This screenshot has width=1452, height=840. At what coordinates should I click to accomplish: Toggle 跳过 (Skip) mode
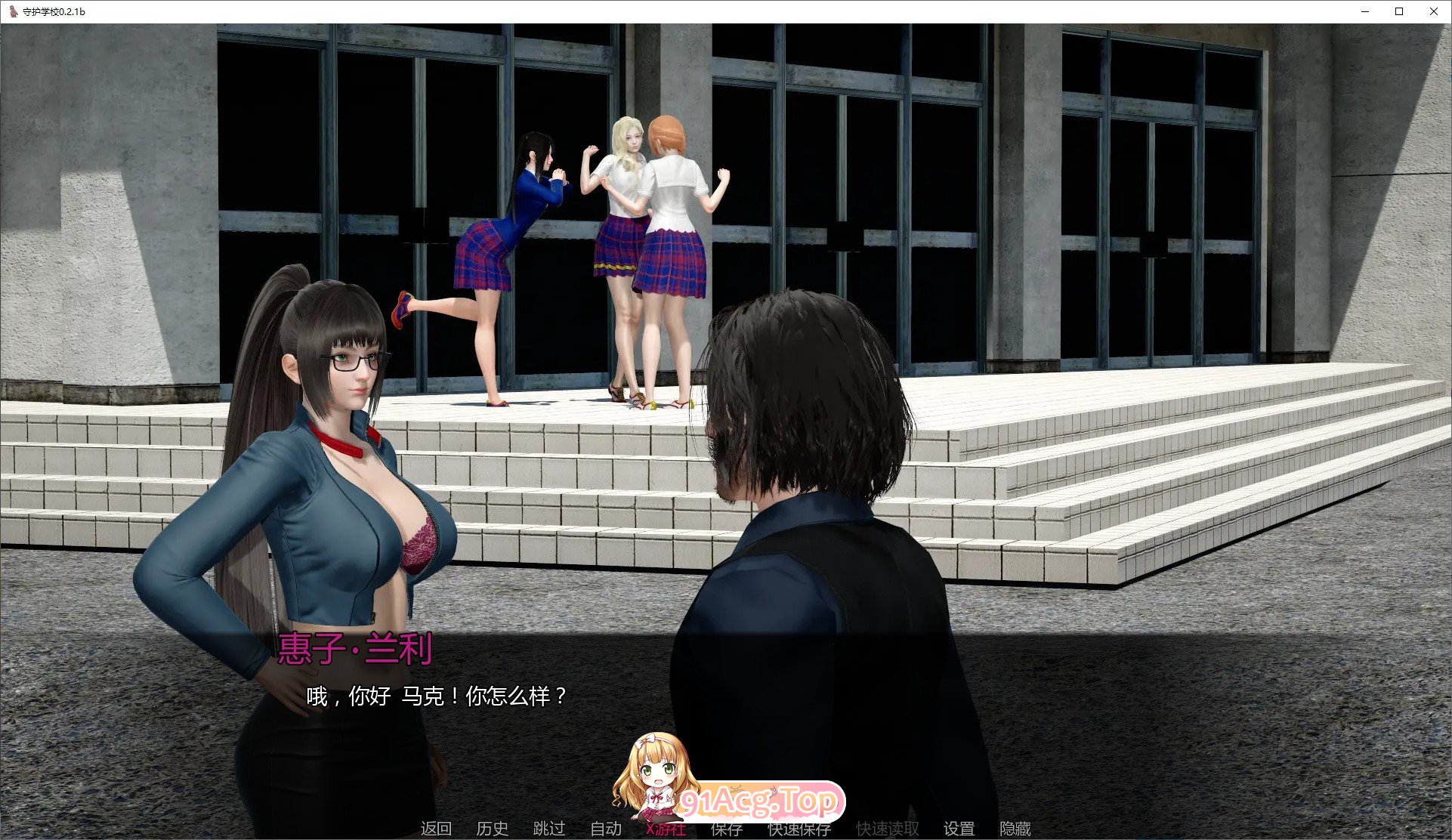549,828
